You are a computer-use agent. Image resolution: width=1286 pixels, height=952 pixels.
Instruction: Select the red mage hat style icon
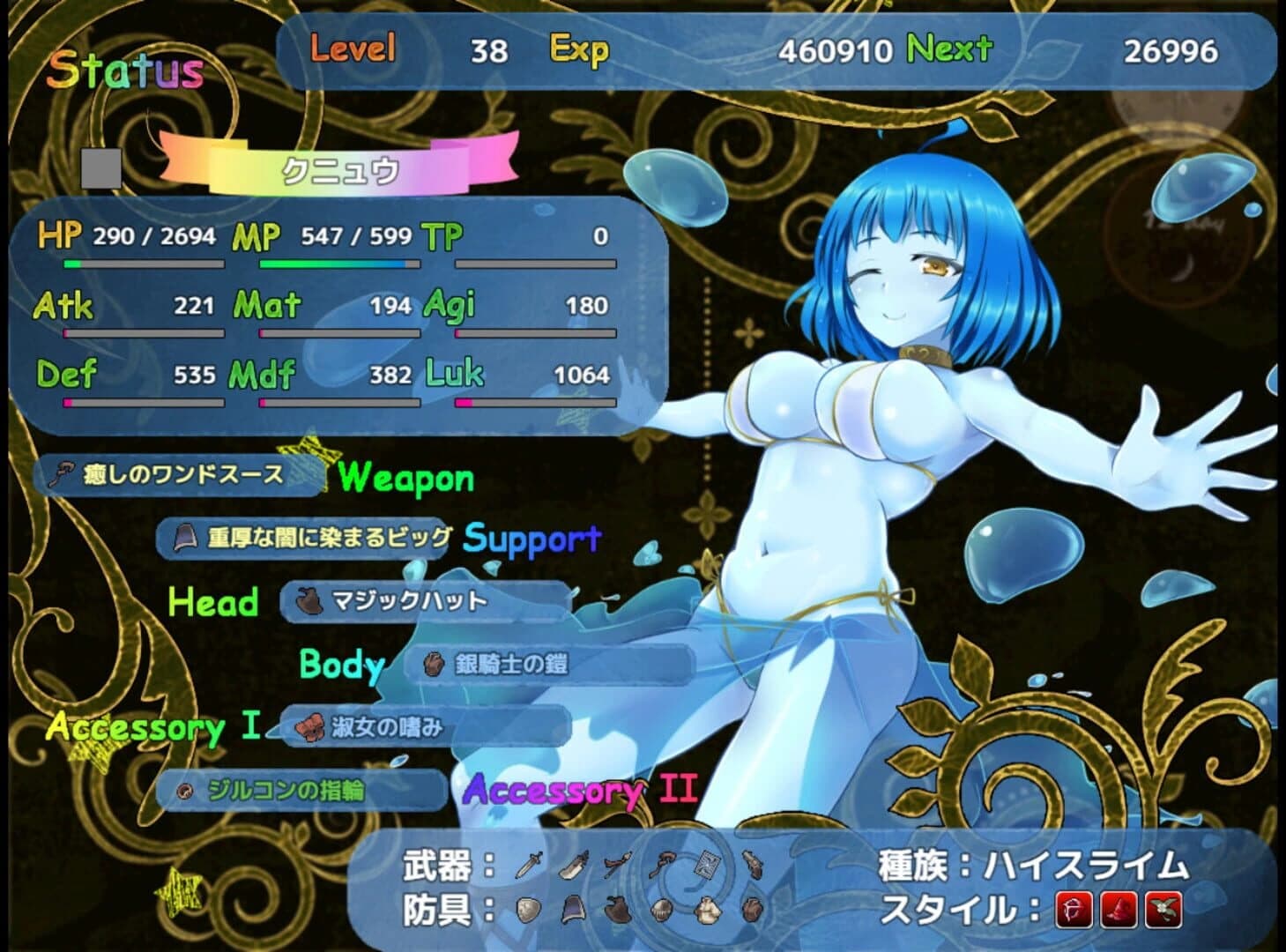tap(1120, 910)
